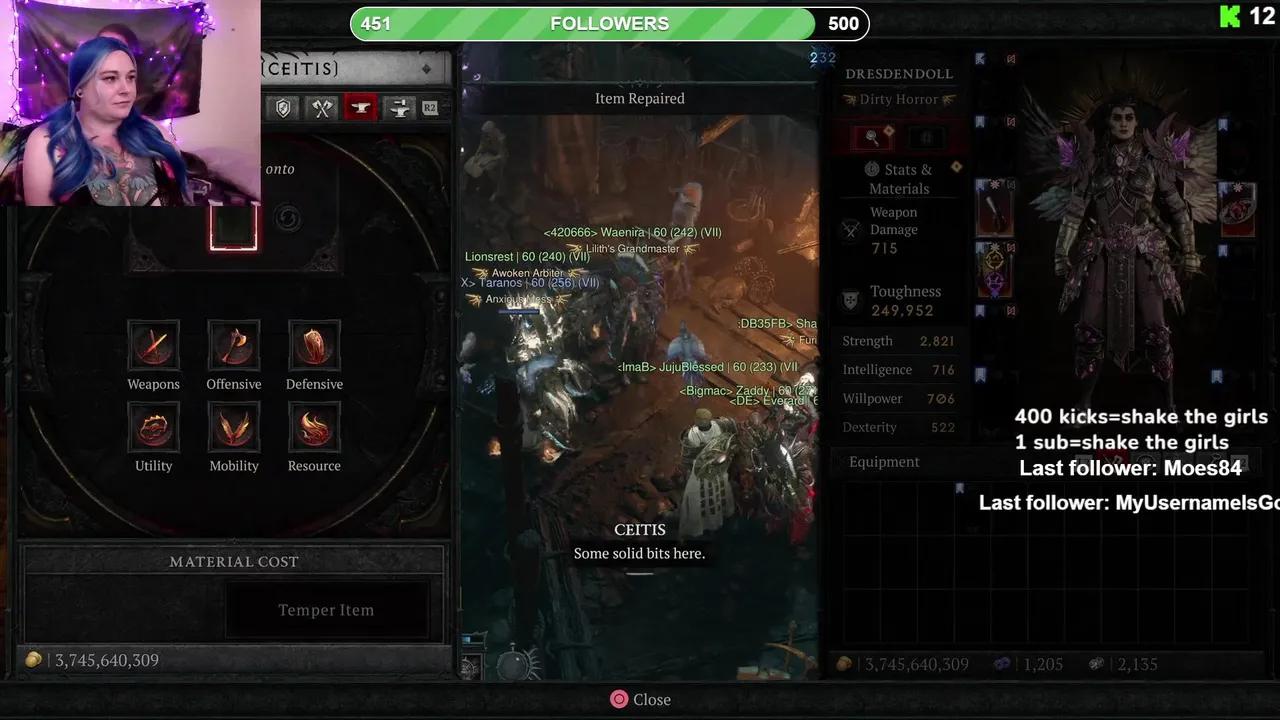Screen dimensions: 1280x720
Task: Open Stats & Materials panel
Action: (x=899, y=179)
